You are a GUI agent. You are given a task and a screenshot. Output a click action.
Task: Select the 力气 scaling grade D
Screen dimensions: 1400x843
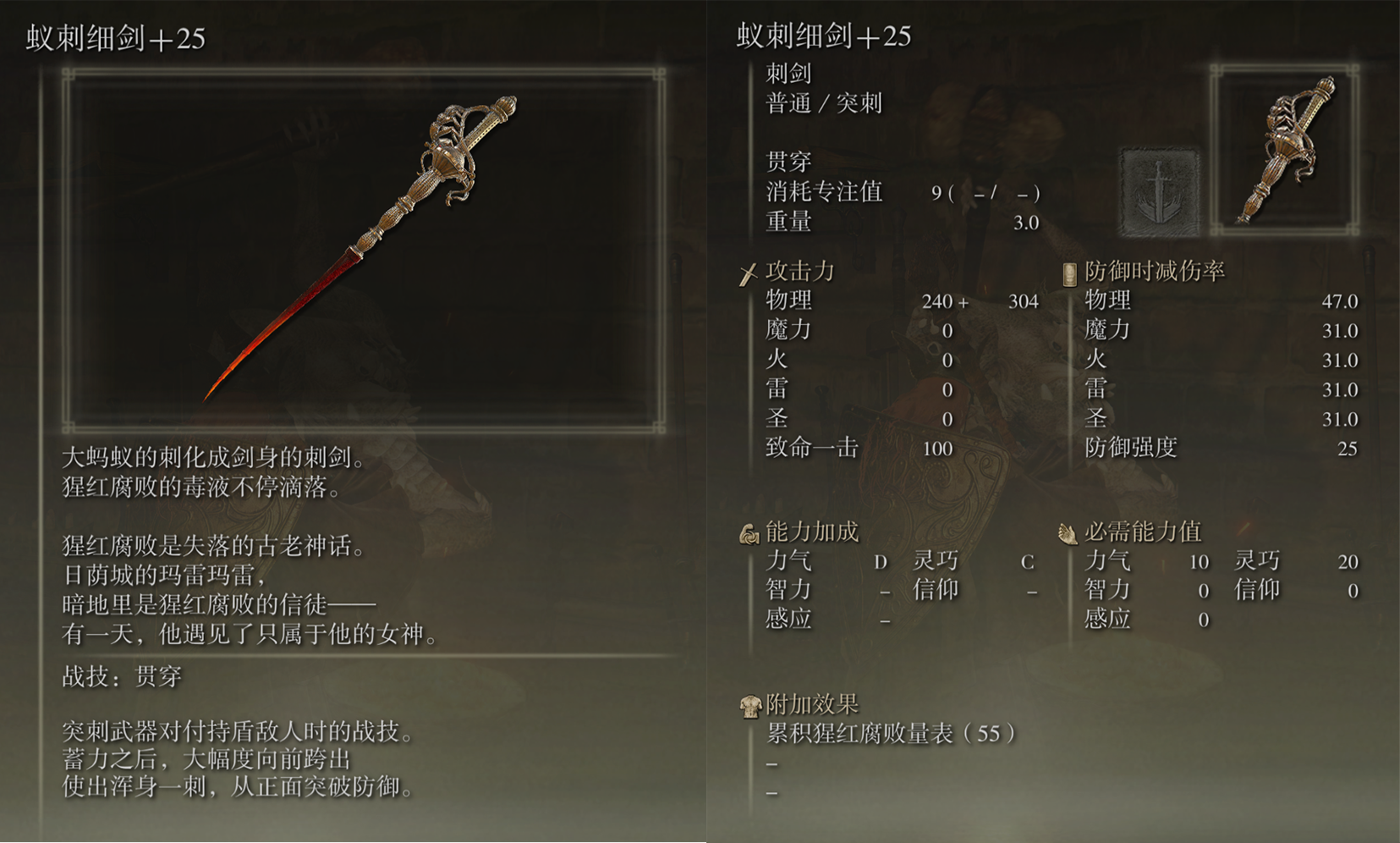880,561
